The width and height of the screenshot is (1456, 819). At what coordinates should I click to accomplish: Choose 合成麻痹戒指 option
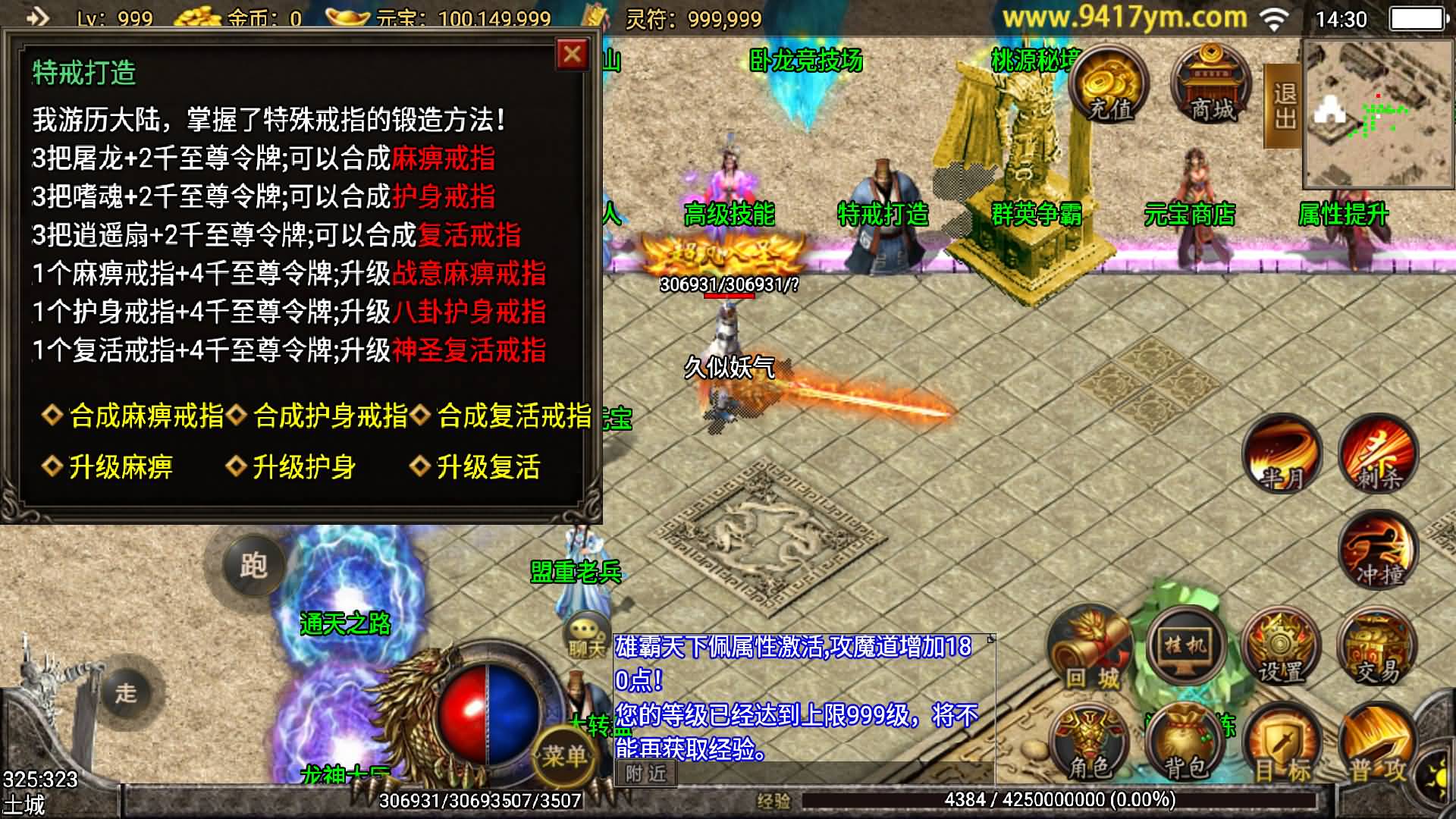[146, 416]
